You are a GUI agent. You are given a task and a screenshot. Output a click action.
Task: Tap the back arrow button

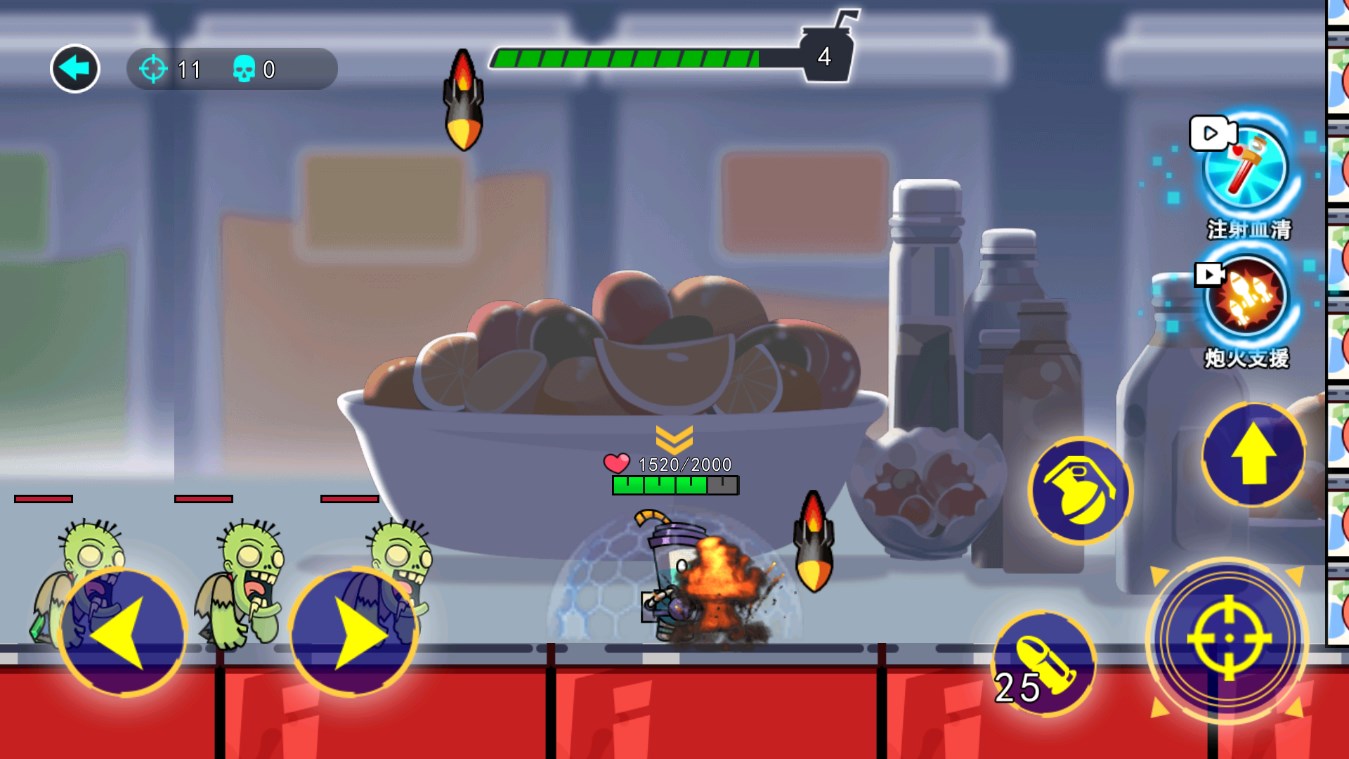(x=75, y=69)
